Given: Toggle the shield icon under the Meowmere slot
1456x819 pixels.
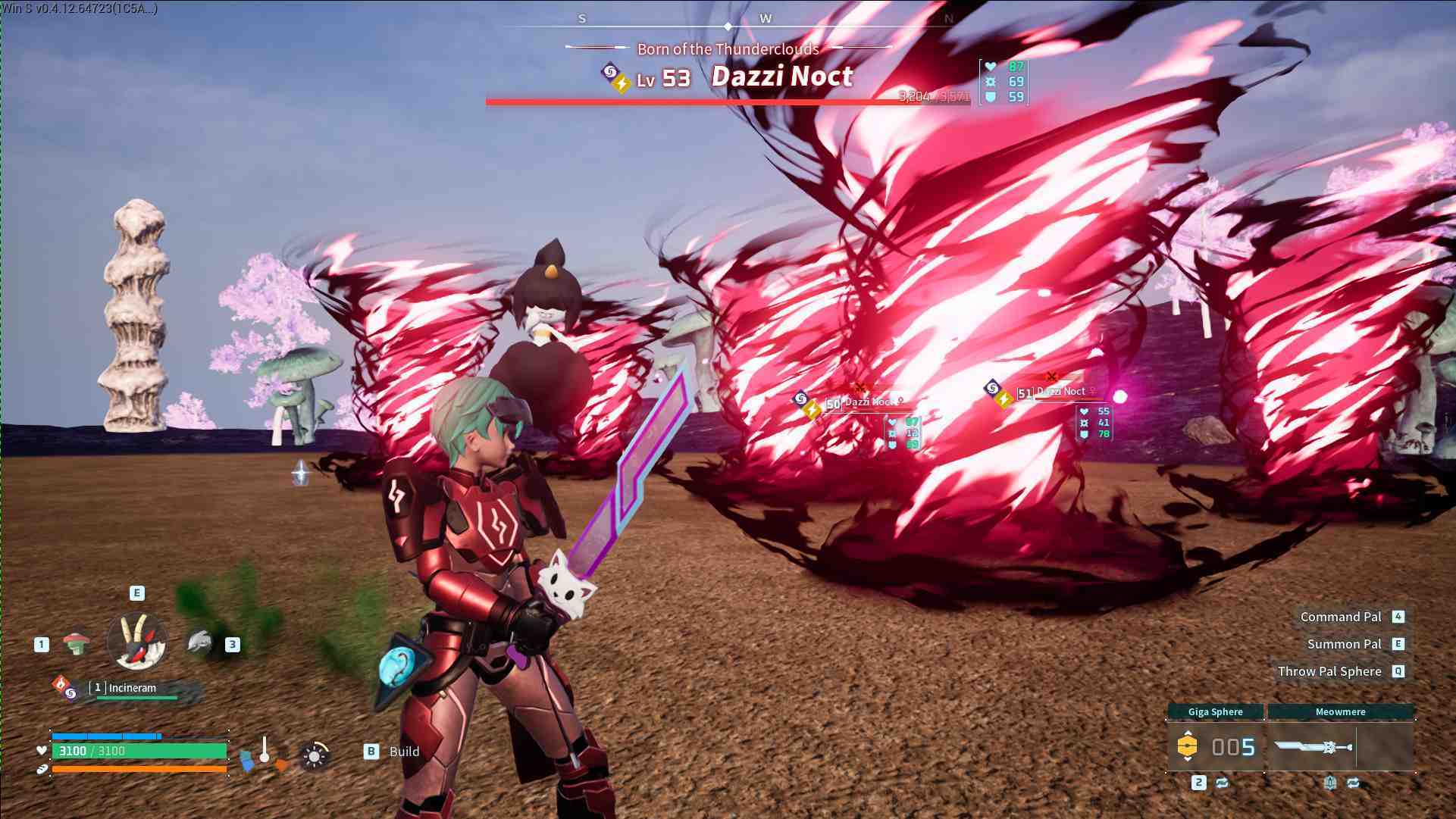Looking at the screenshot, I should point(1331,783).
